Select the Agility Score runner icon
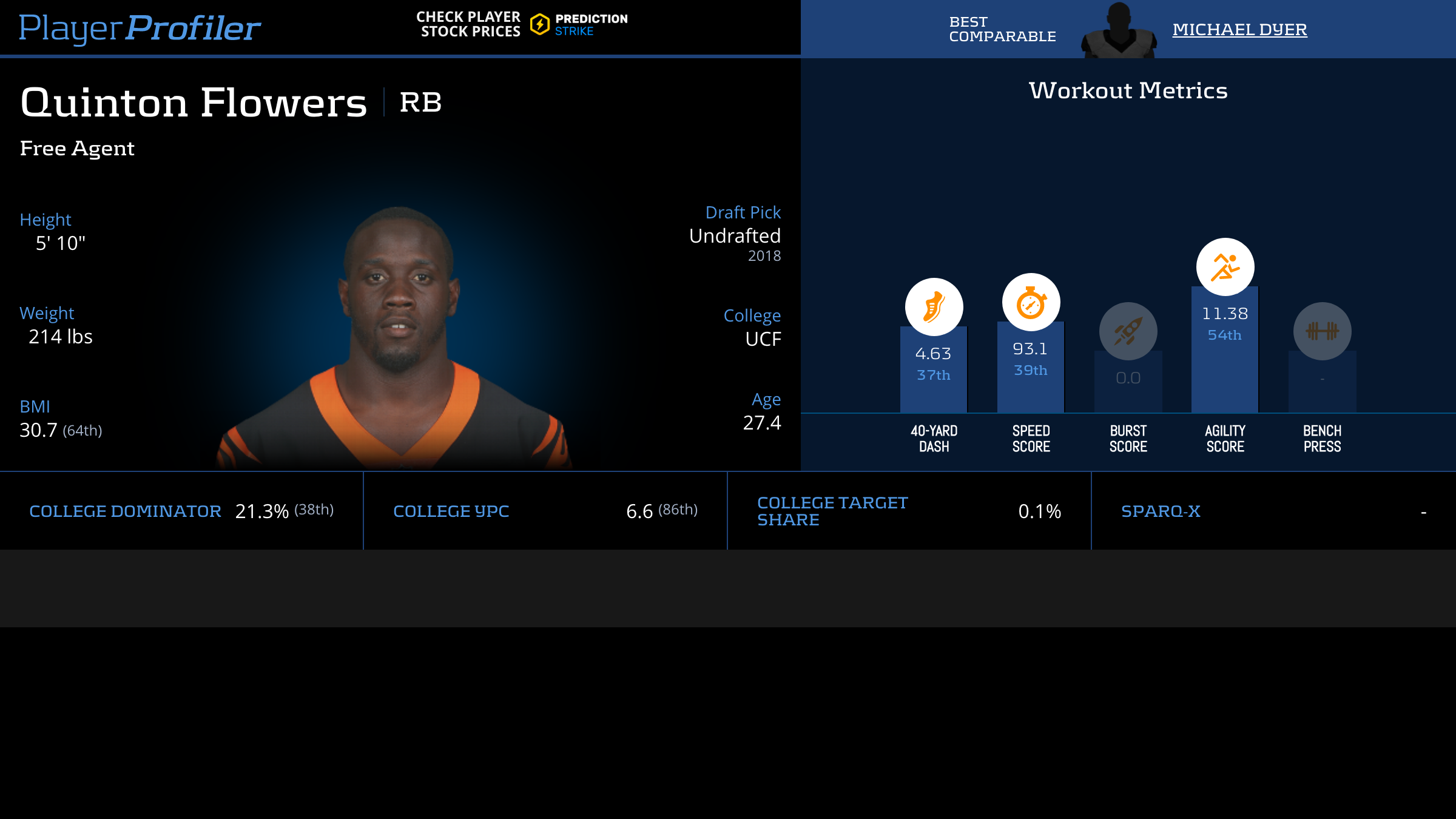1456x819 pixels. coord(1225,267)
